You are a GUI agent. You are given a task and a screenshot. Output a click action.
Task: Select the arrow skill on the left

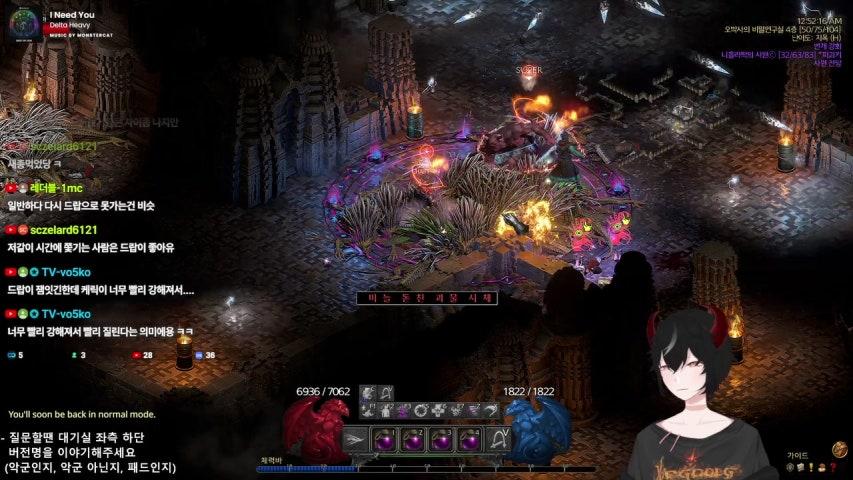[357, 439]
